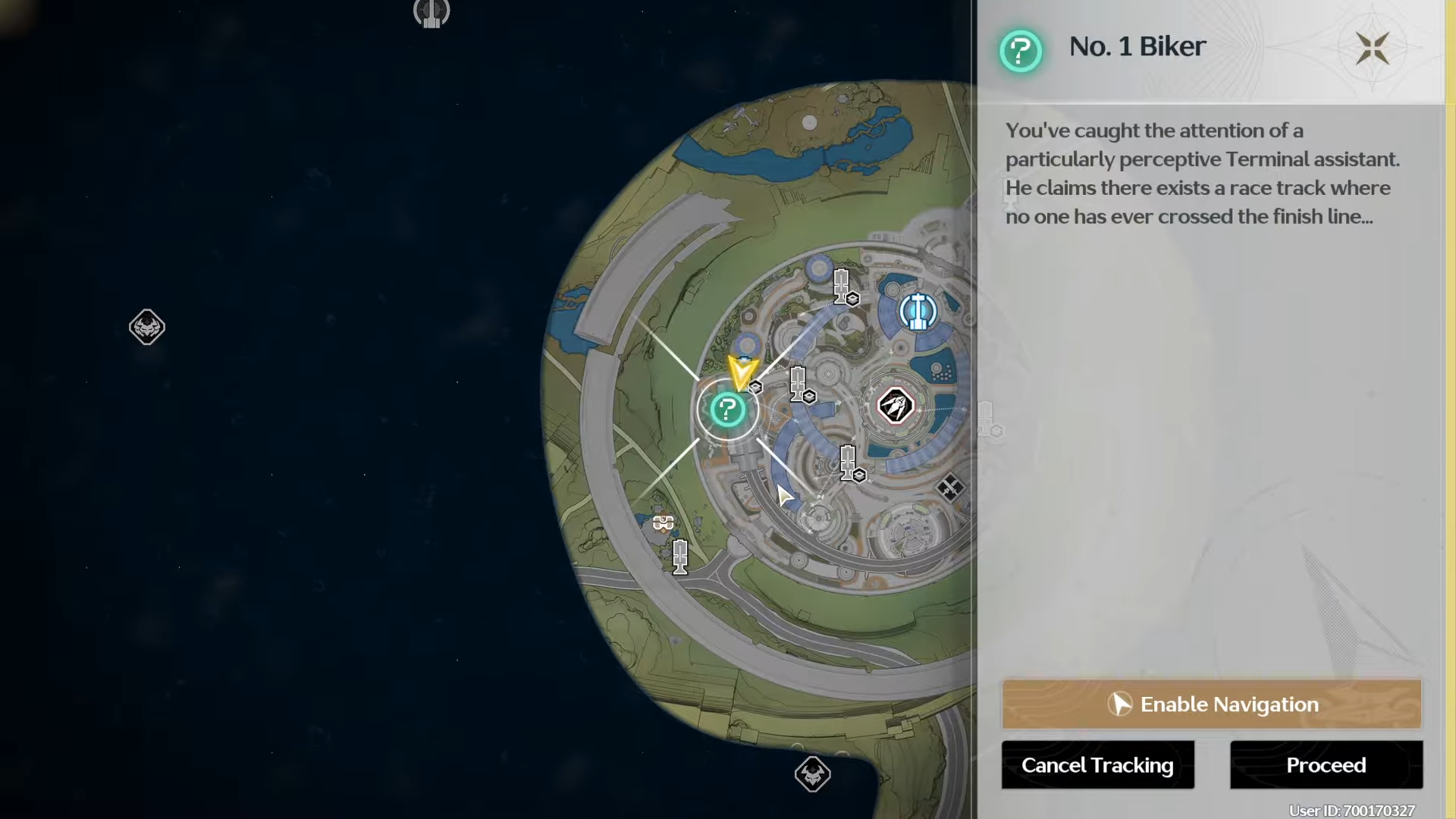Enable Navigation for the No. 1 Biker quest
Image resolution: width=1456 pixels, height=819 pixels.
click(x=1211, y=704)
